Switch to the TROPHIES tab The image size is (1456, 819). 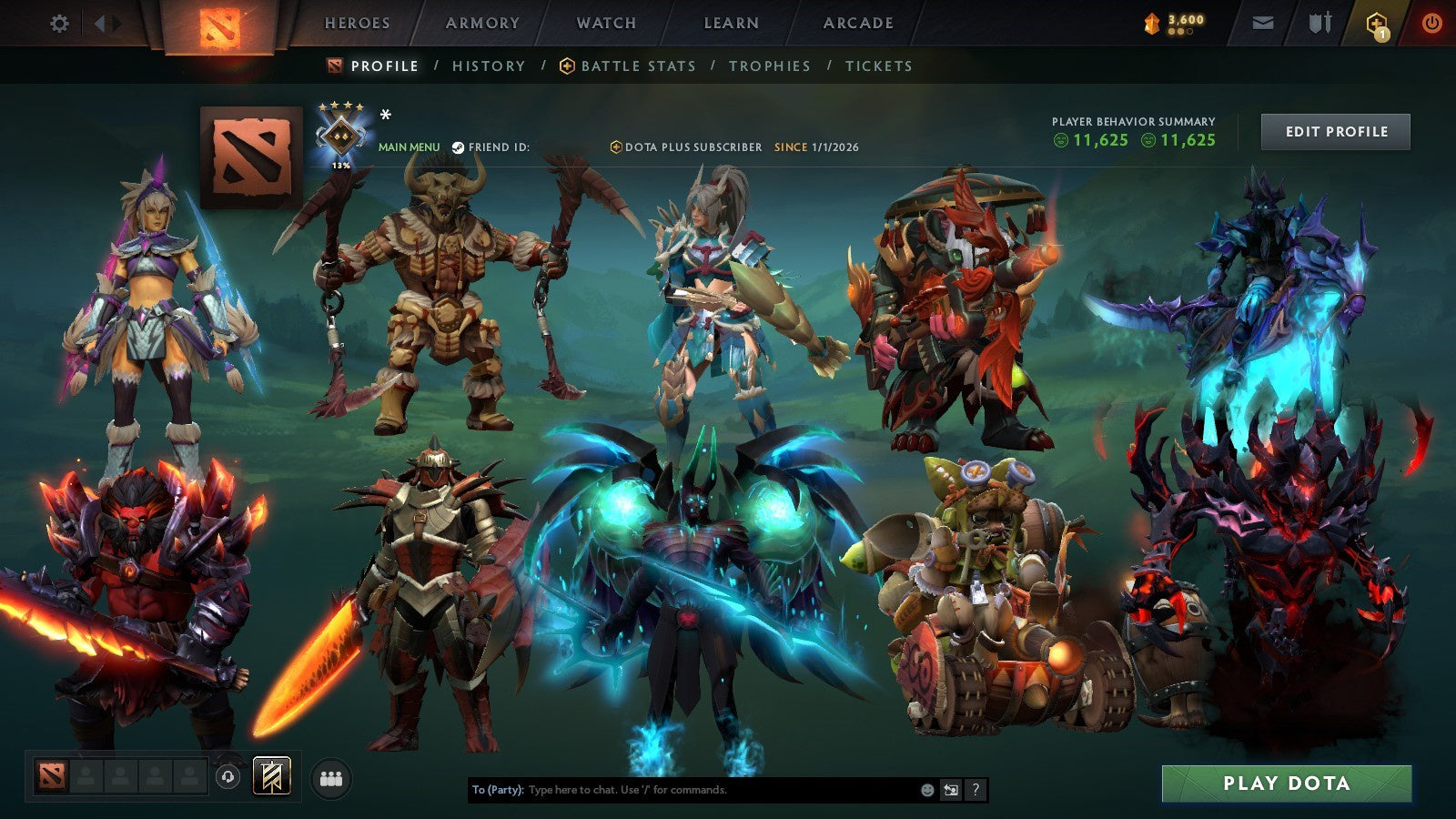767,66
